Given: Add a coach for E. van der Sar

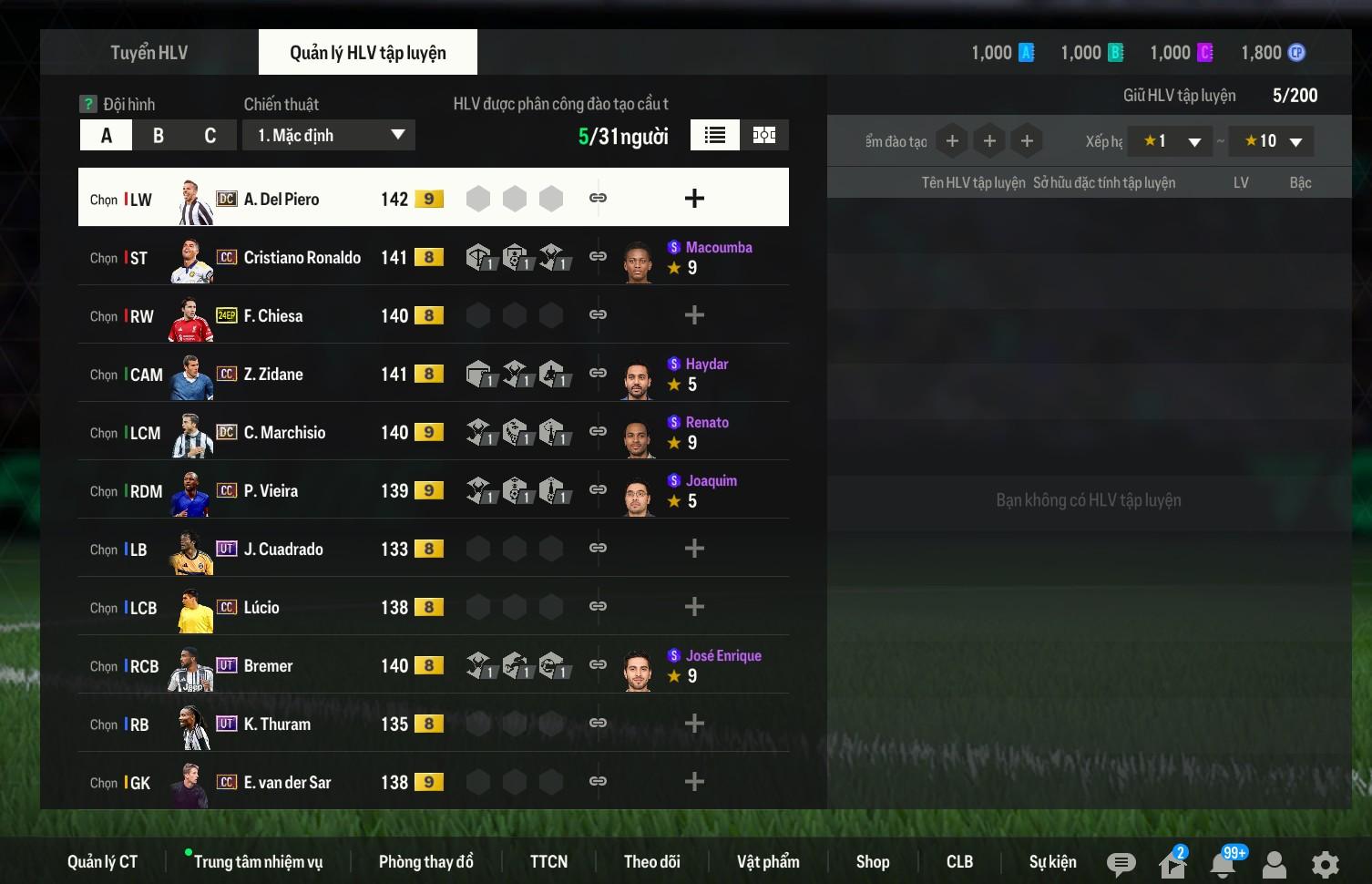Looking at the screenshot, I should tap(694, 782).
